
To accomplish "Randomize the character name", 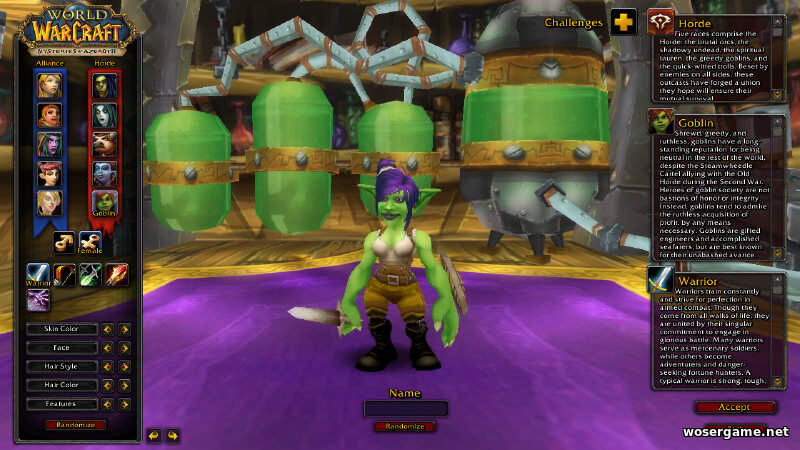I will [x=405, y=426].
